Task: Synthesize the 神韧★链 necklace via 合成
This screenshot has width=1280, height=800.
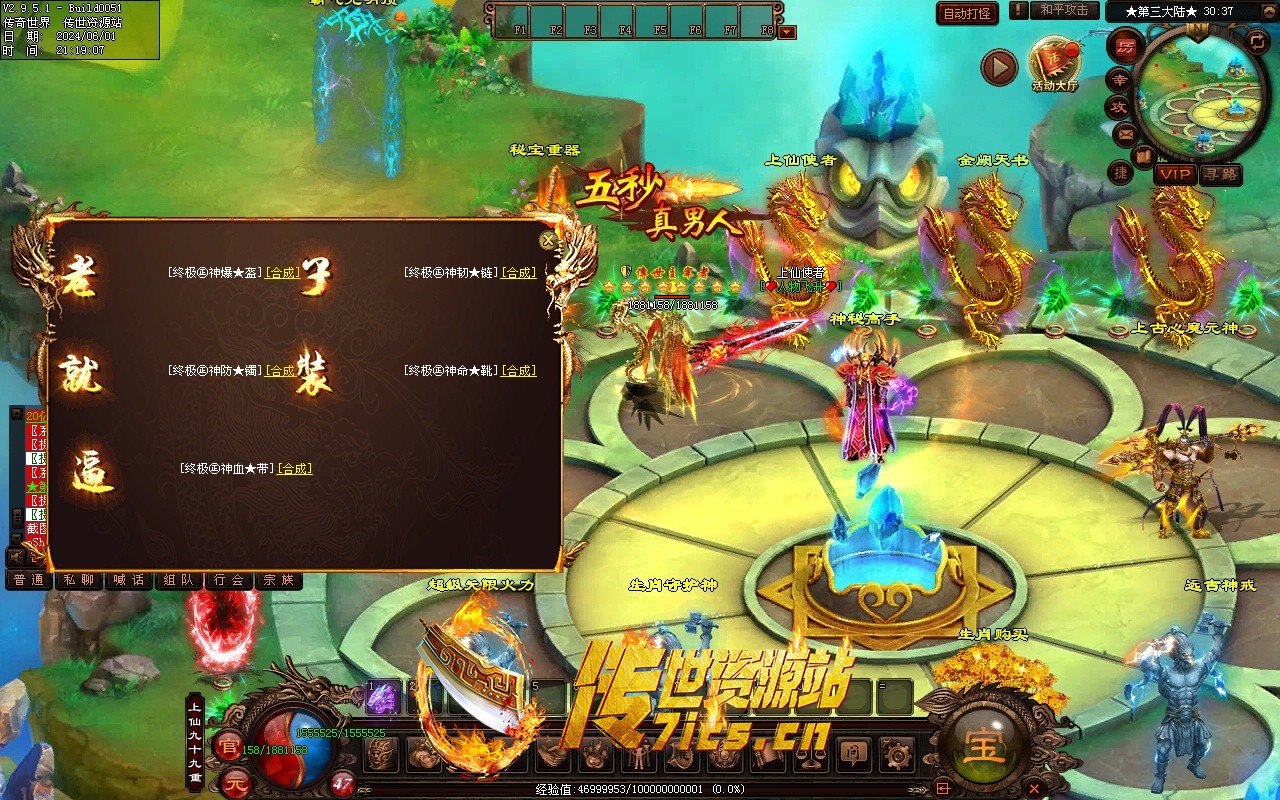Action: tap(518, 272)
